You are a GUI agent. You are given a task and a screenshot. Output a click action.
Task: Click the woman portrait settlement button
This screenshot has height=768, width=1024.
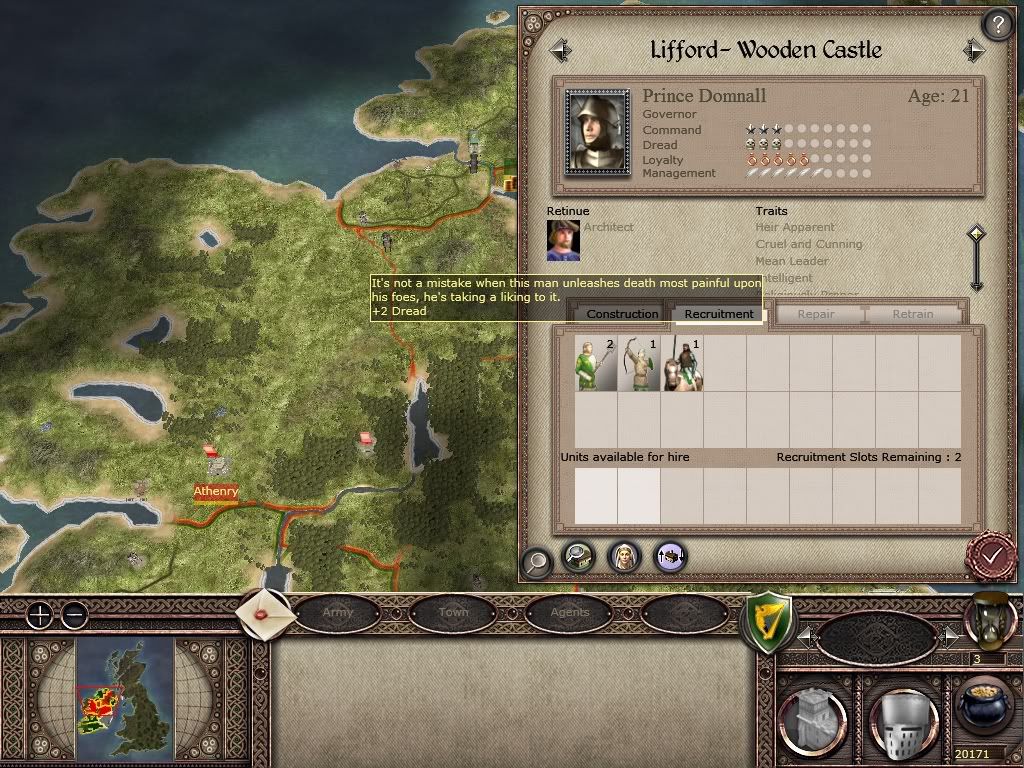[624, 557]
